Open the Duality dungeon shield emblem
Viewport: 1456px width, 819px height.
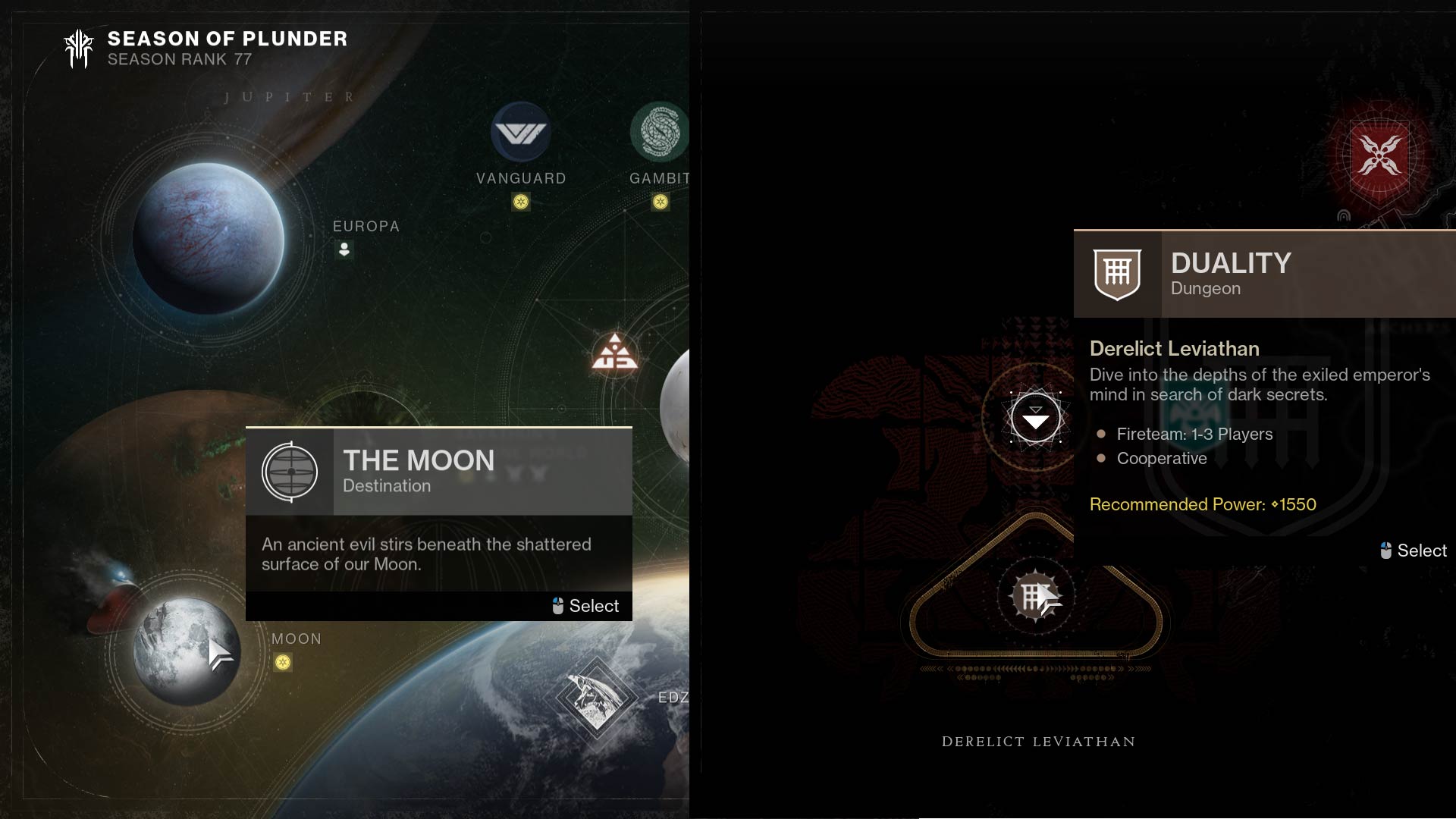pos(1116,275)
